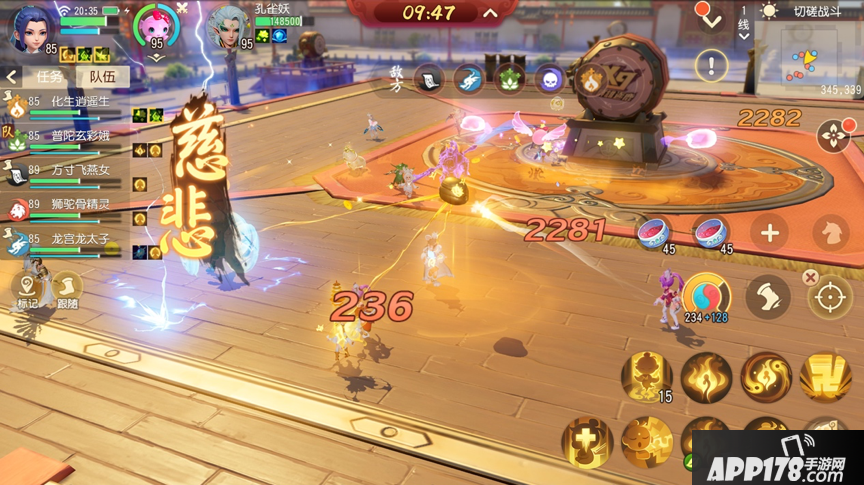The image size is (864, 485).
Task: Select team member 化生逍遥生
Action: [68, 105]
